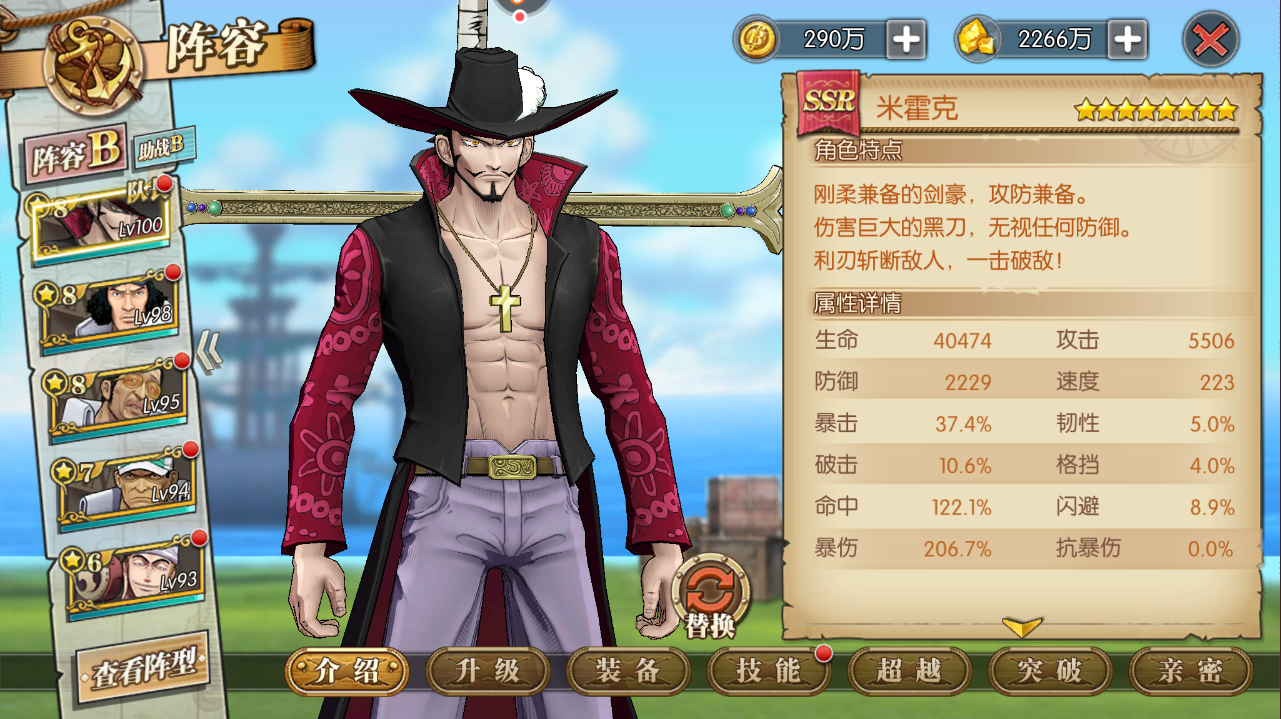Open the 装备 tab
Screen dimensions: 1281x719
coord(628,671)
